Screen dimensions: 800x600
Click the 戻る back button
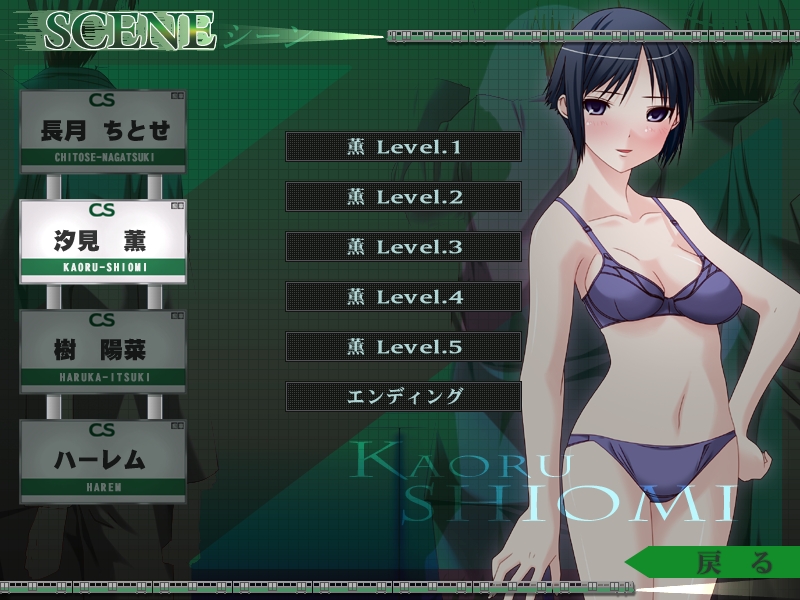[x=722, y=562]
